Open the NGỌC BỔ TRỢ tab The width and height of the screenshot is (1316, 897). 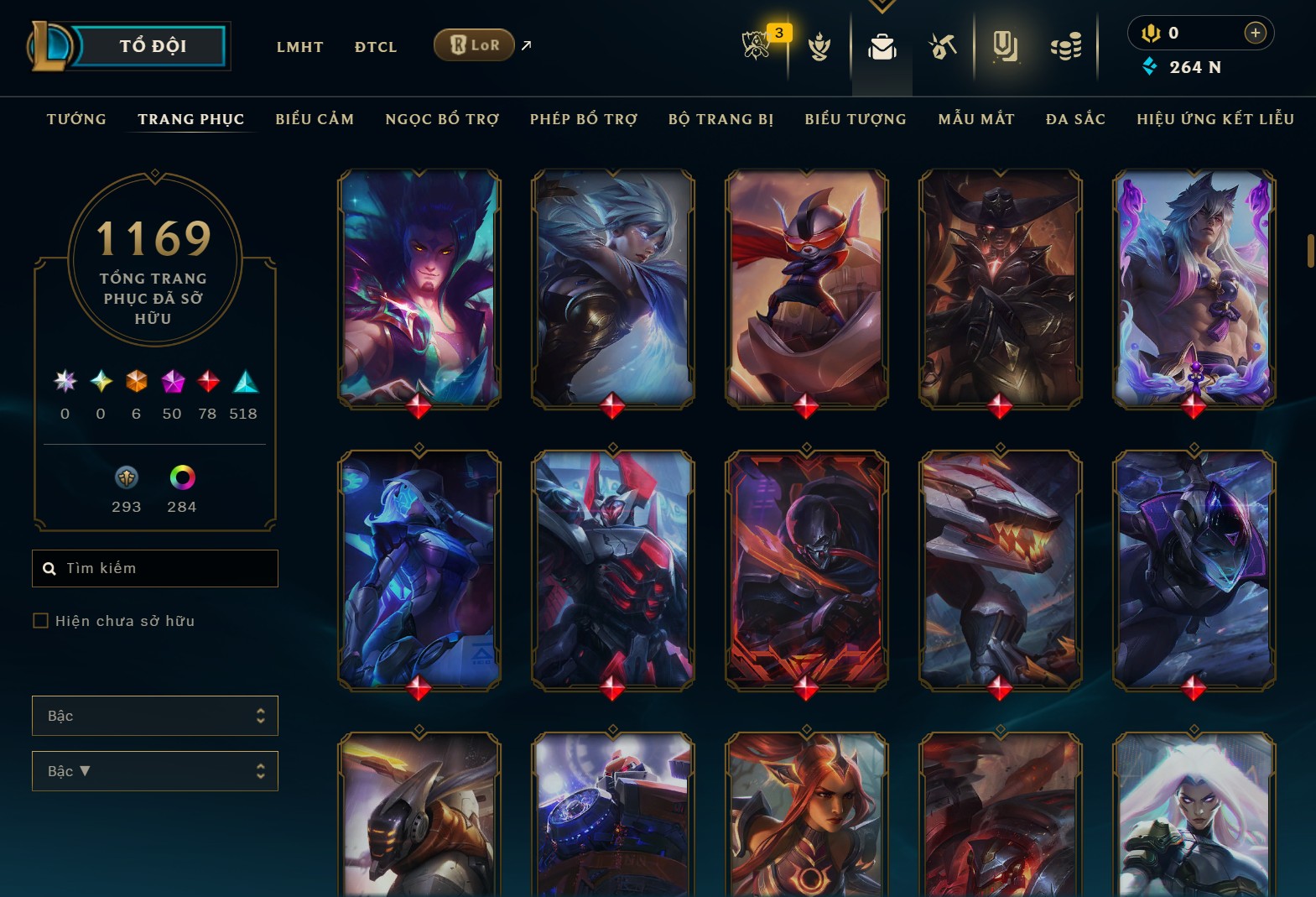442,119
